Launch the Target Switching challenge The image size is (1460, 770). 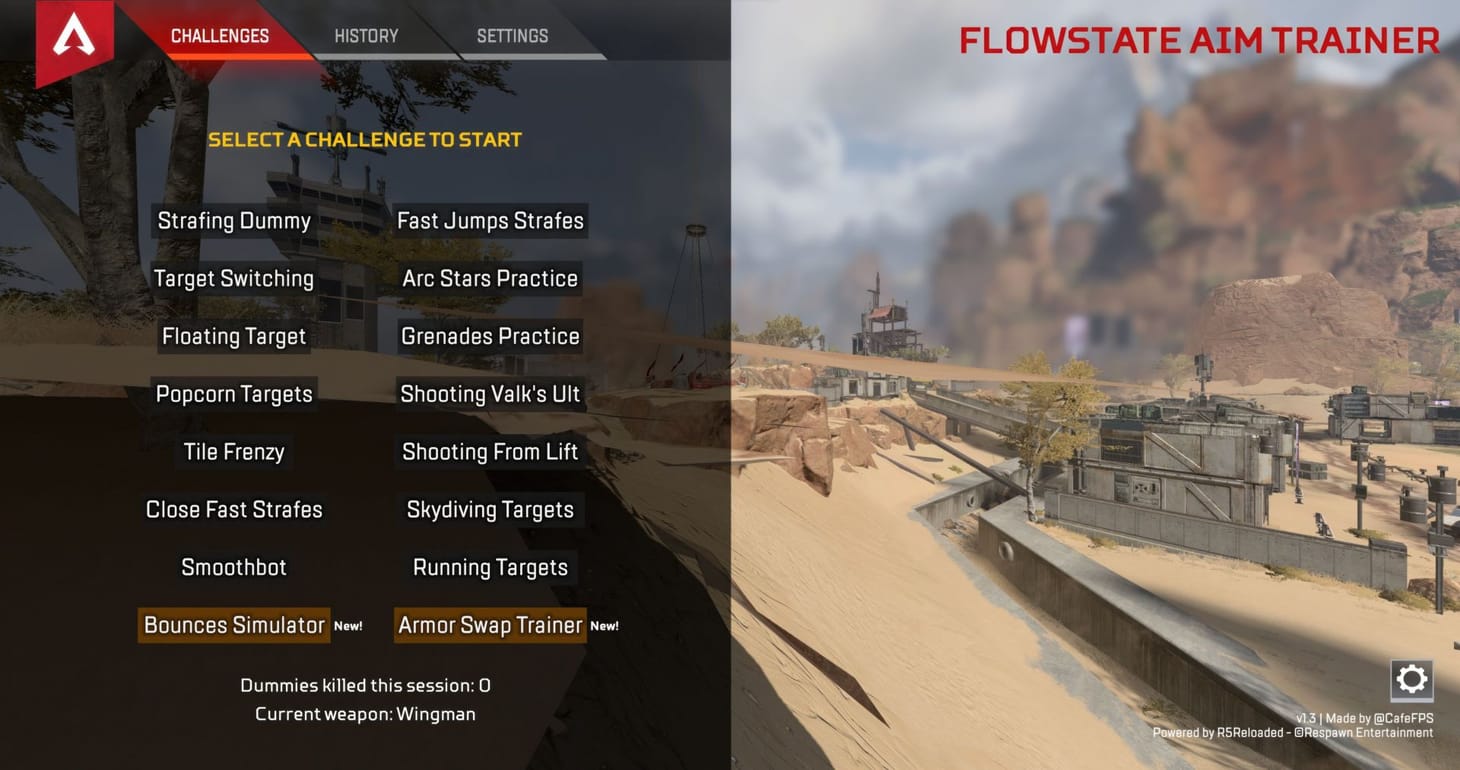(233, 278)
